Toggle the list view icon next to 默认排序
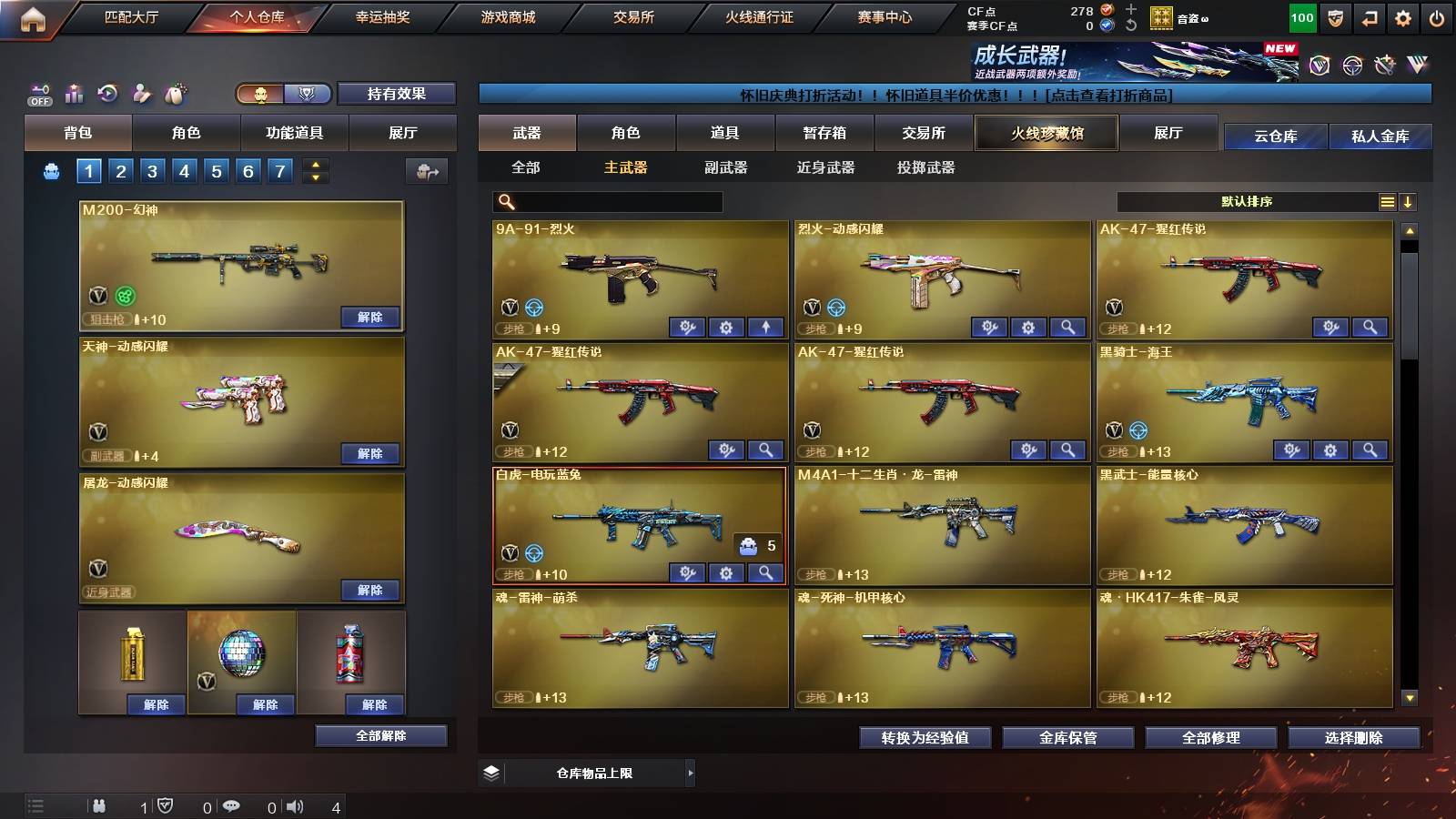Screen dimensions: 1456x819 point(1387,201)
